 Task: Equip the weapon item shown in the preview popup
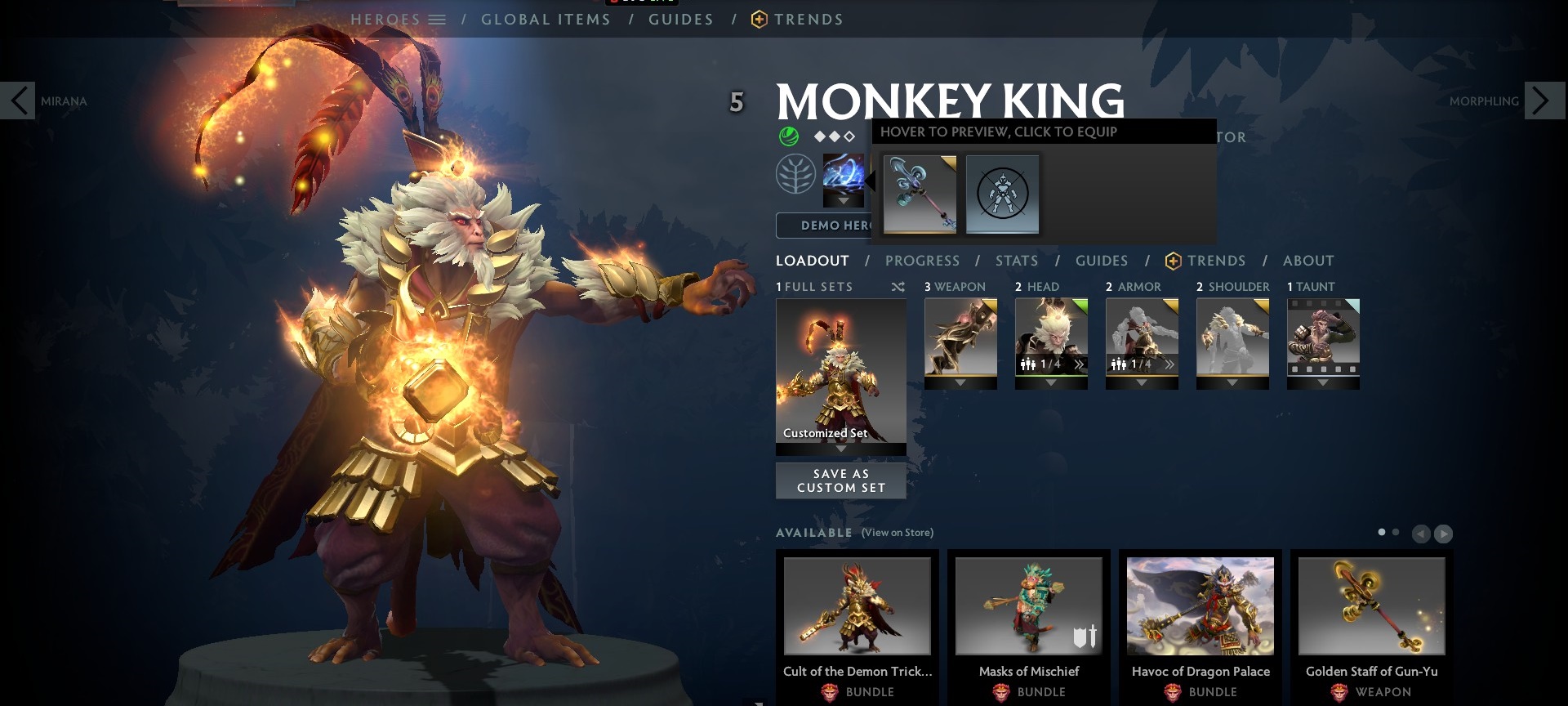[x=920, y=194]
